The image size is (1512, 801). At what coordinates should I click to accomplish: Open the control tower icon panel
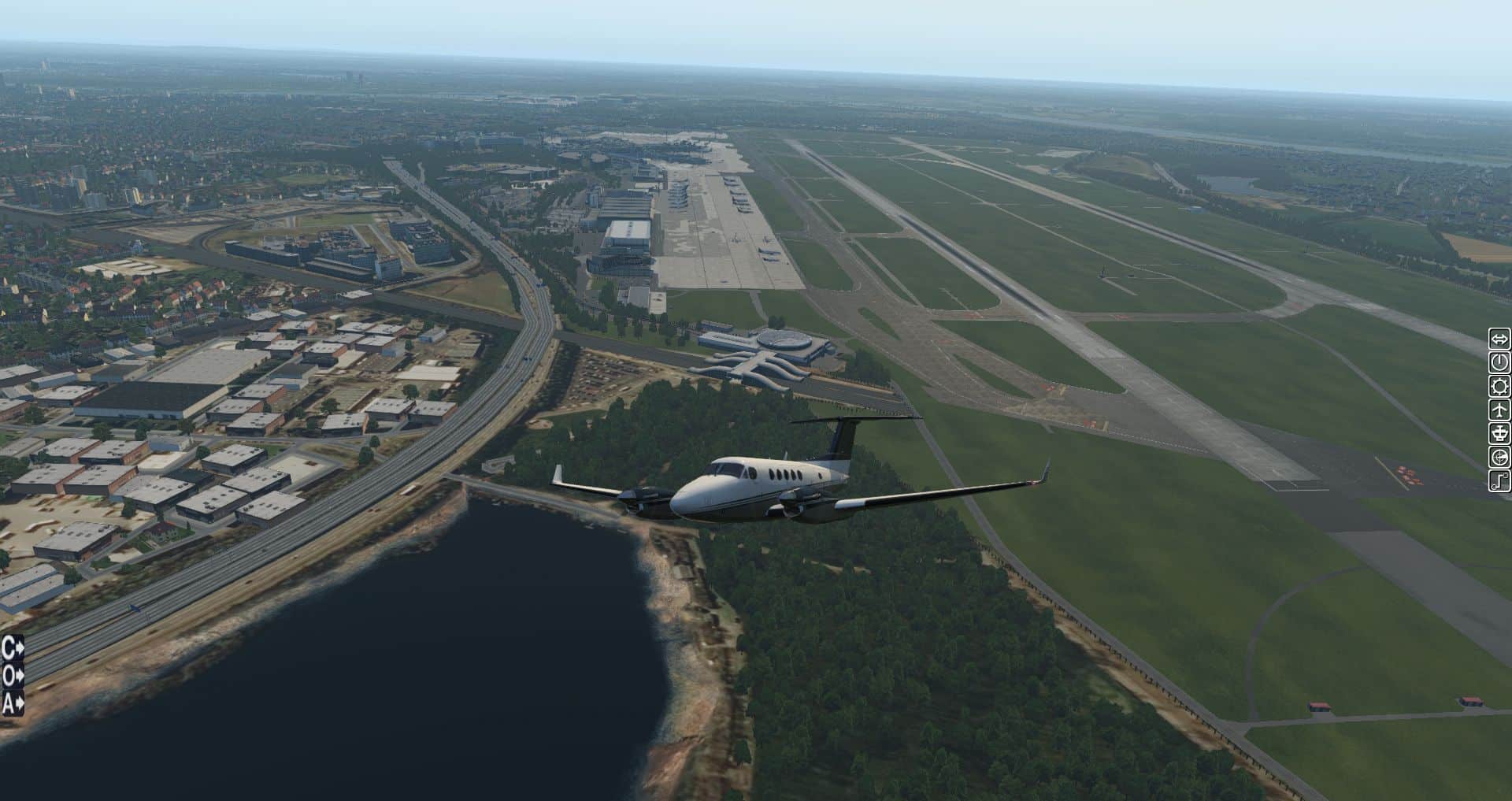tap(1499, 433)
